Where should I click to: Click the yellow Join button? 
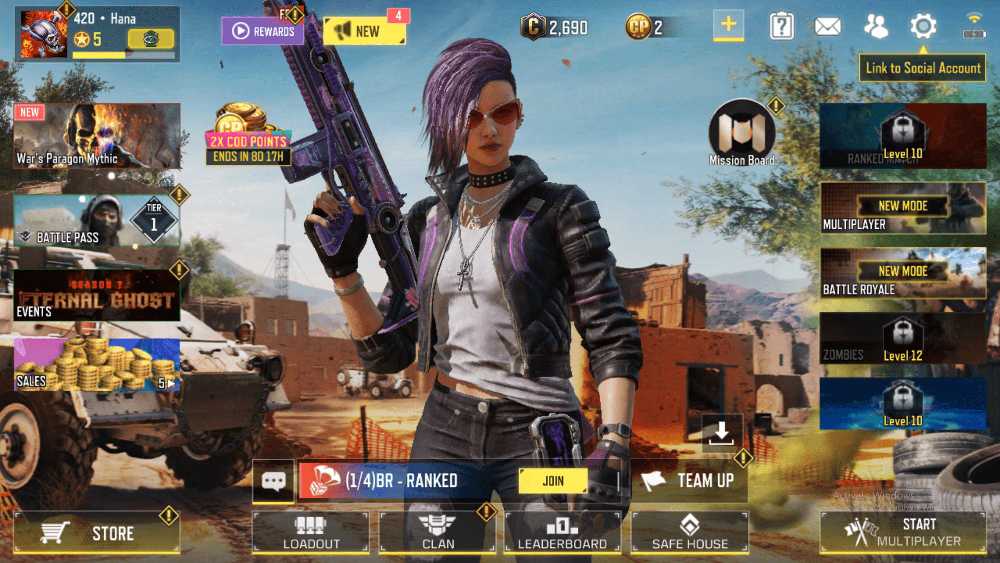point(553,480)
